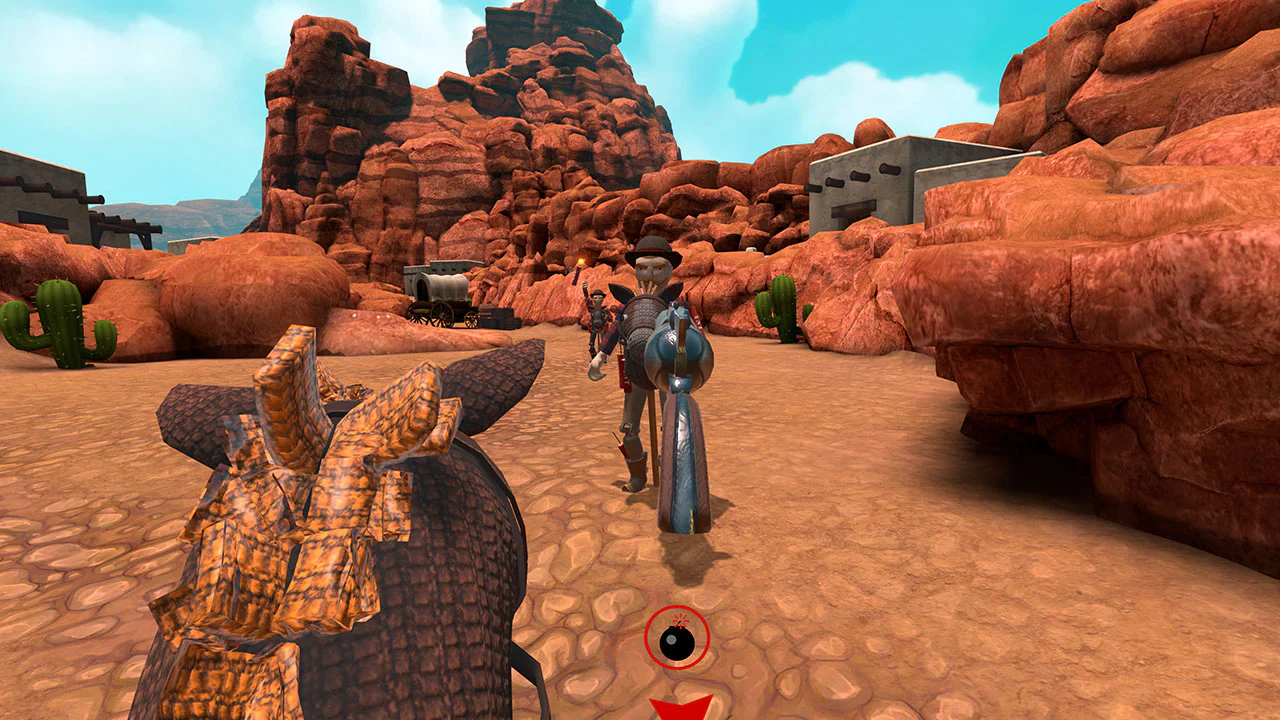Click the red circle around the bomb icon
Viewport: 1280px width, 720px height.
click(x=647, y=638)
